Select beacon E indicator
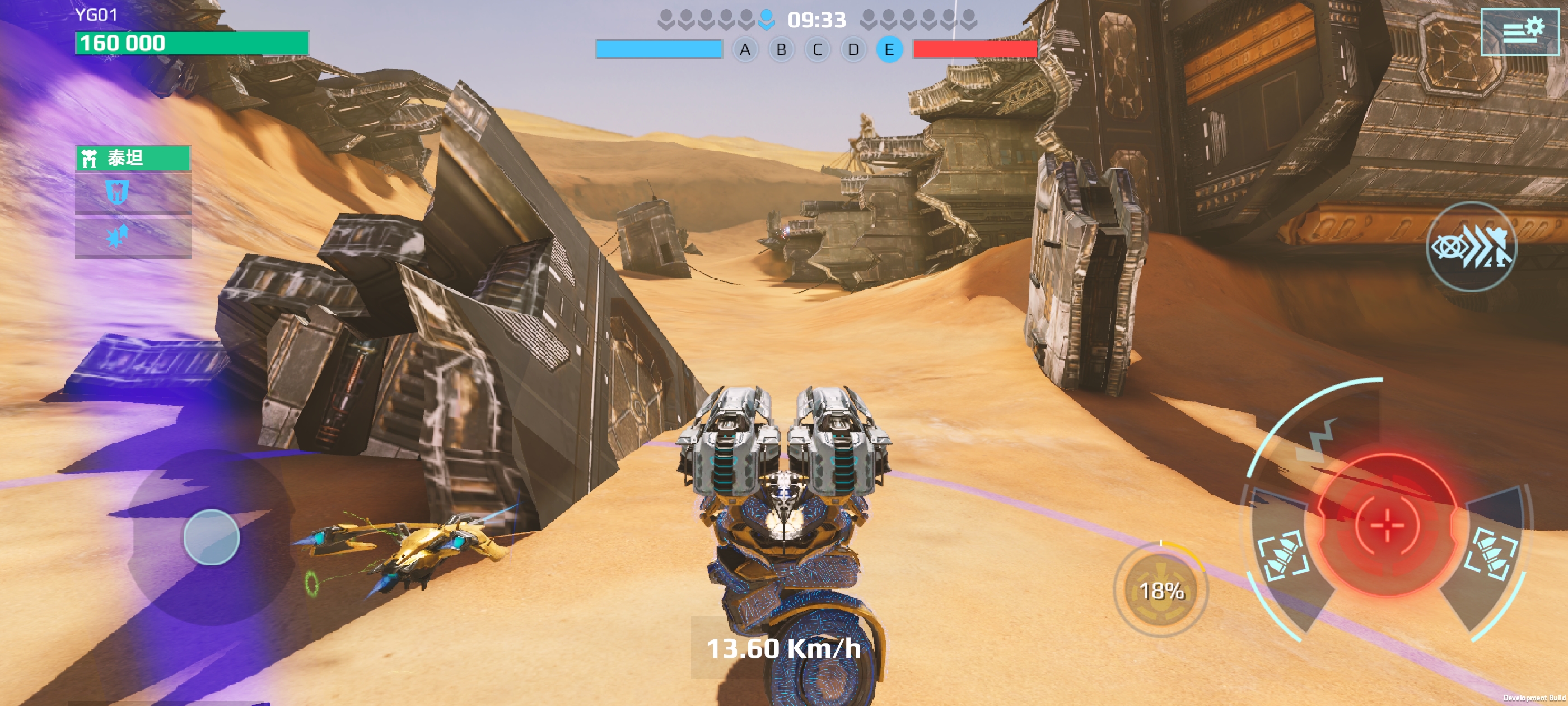This screenshot has width=1568, height=706. (889, 50)
